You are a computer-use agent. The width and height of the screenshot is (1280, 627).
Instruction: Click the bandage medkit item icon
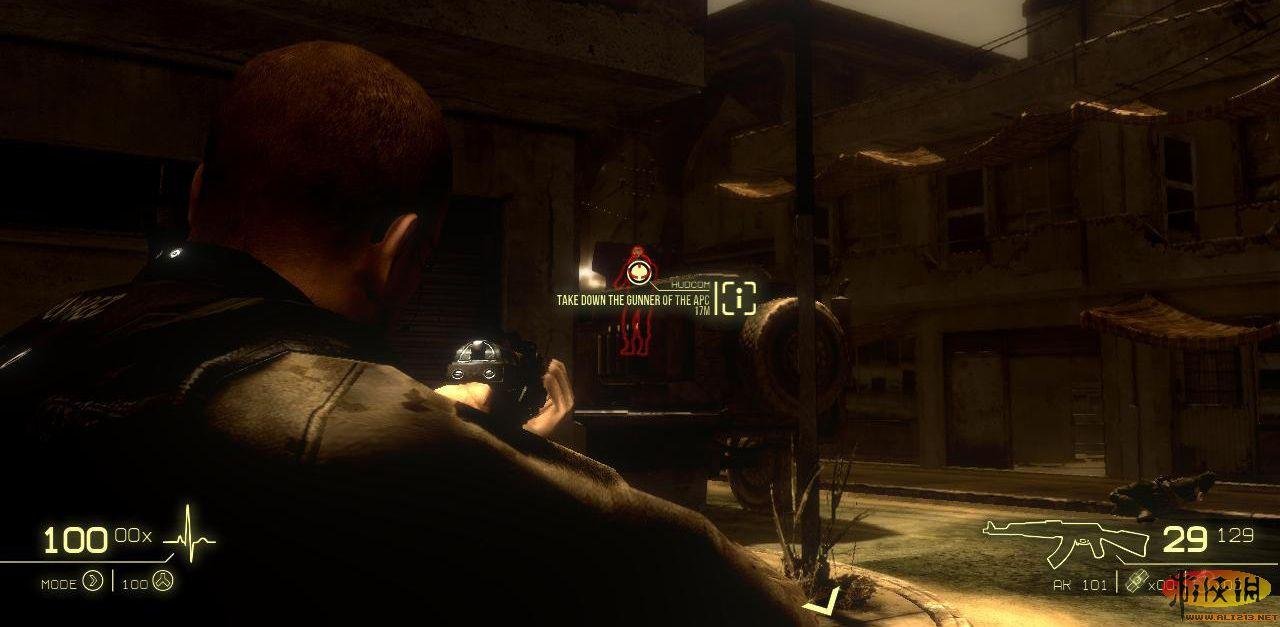coord(1135,584)
